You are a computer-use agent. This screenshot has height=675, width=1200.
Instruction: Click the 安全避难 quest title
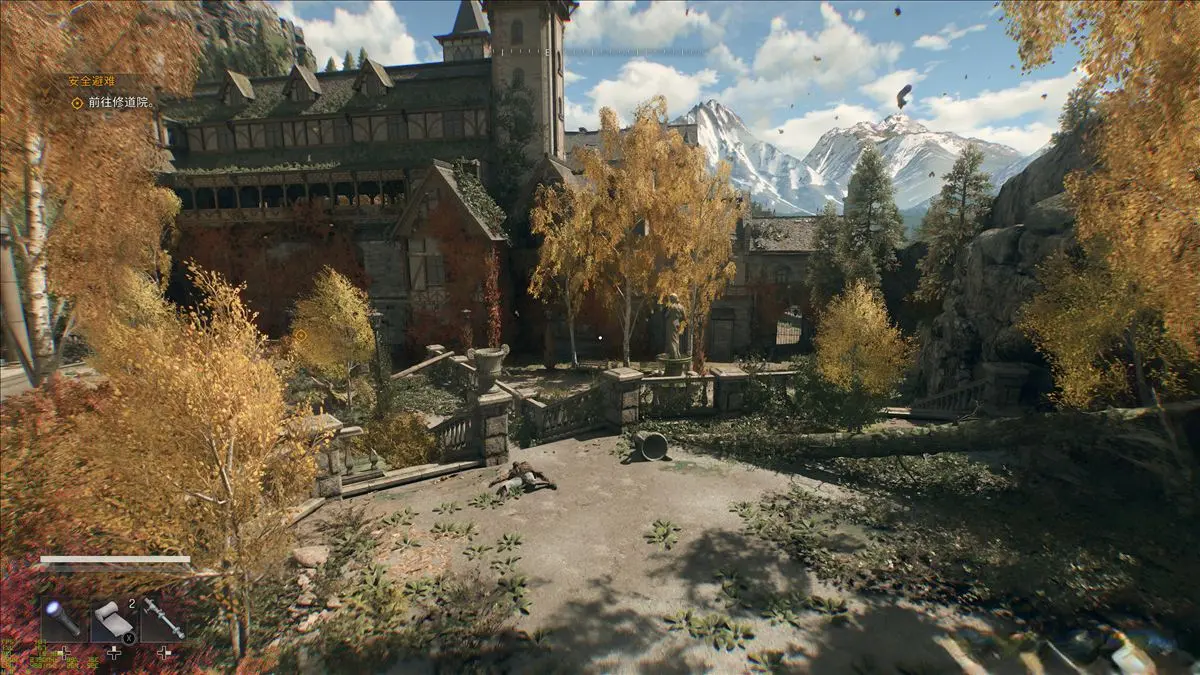click(x=92, y=81)
